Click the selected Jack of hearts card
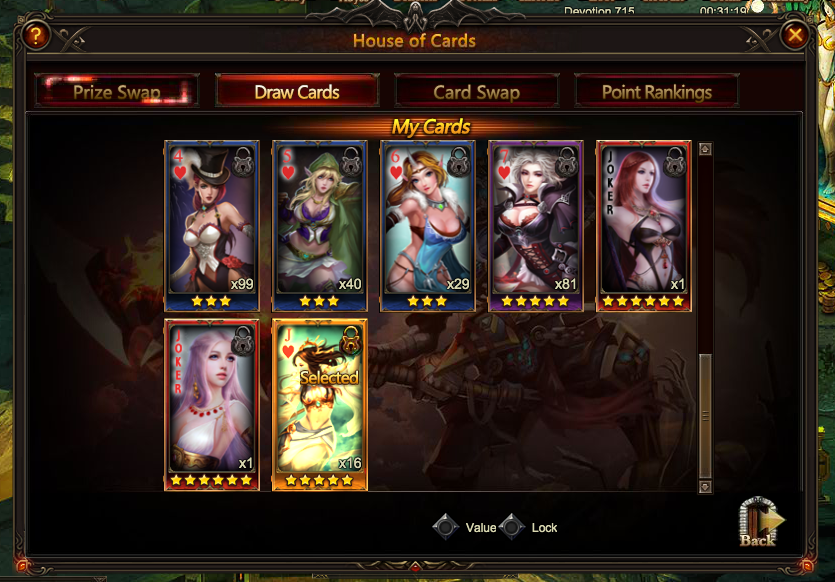The height and width of the screenshot is (582, 835). click(x=320, y=404)
